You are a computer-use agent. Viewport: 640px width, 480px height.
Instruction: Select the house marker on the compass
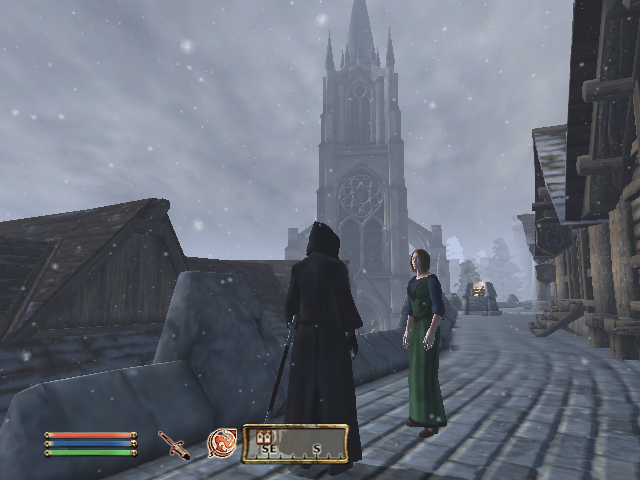265,437
